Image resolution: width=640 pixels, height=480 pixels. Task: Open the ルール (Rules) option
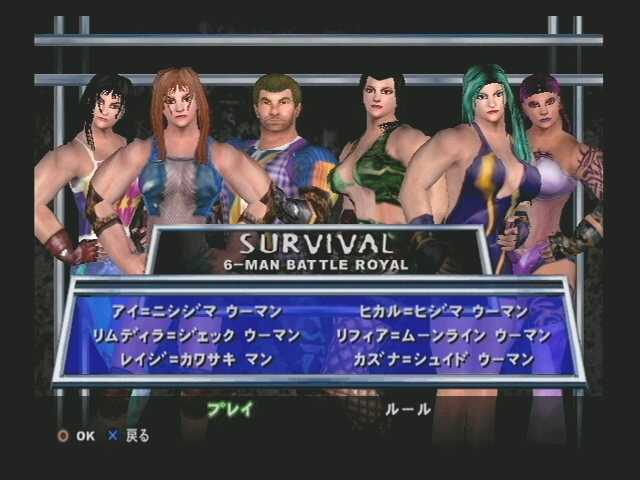[x=408, y=409]
